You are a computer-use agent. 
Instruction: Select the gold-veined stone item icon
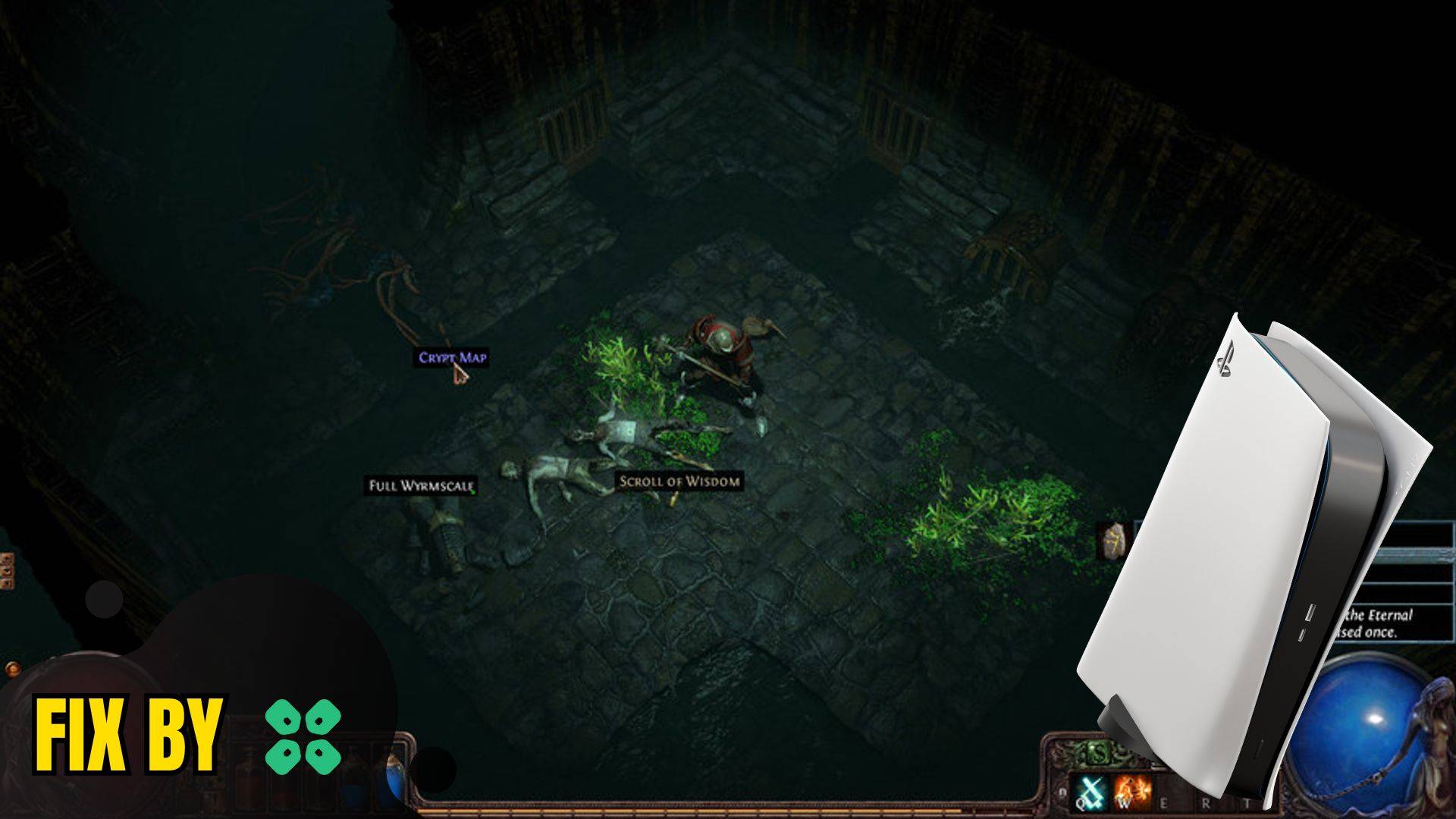1112,541
